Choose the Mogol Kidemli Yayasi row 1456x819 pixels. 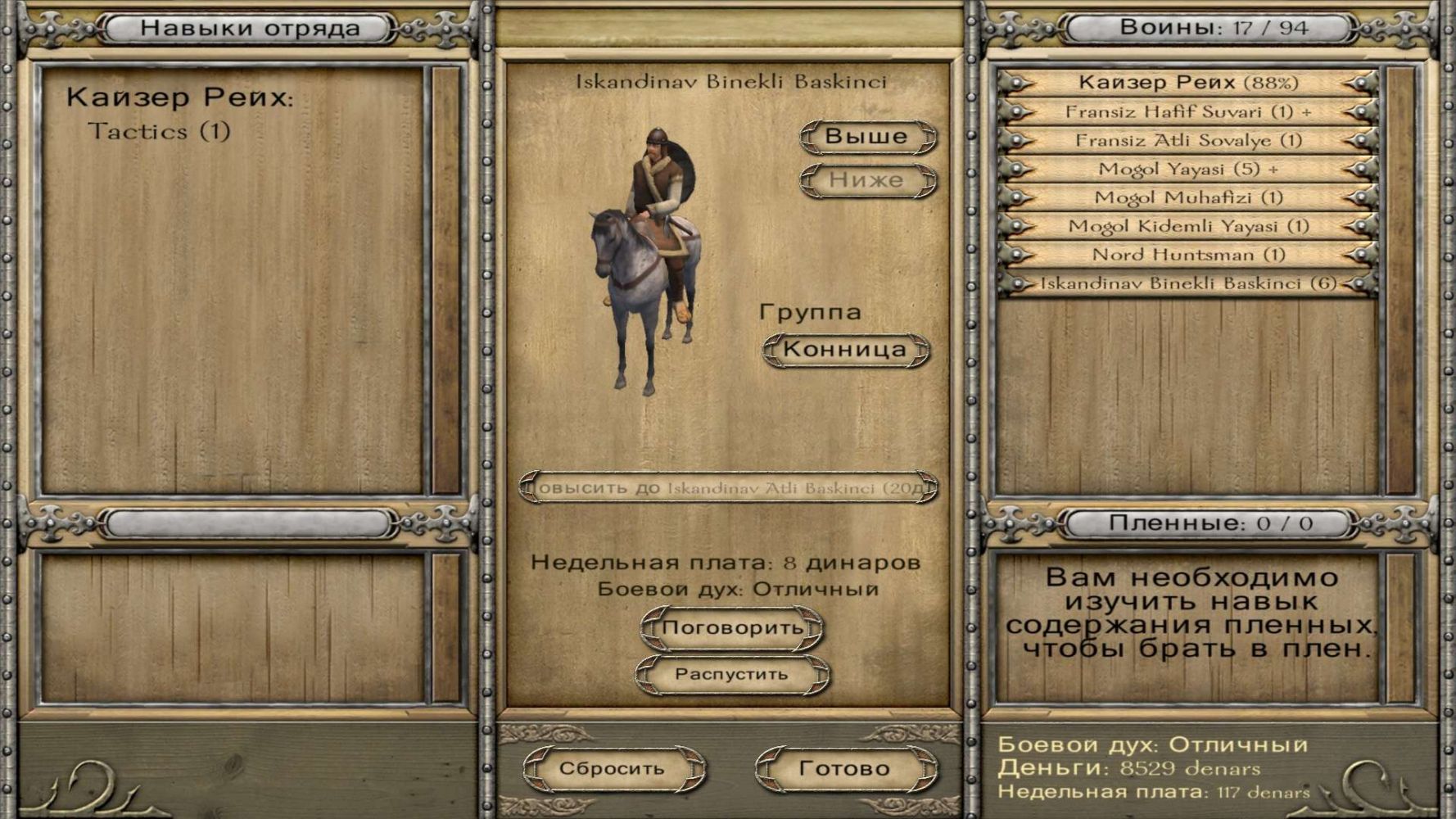click(1187, 226)
